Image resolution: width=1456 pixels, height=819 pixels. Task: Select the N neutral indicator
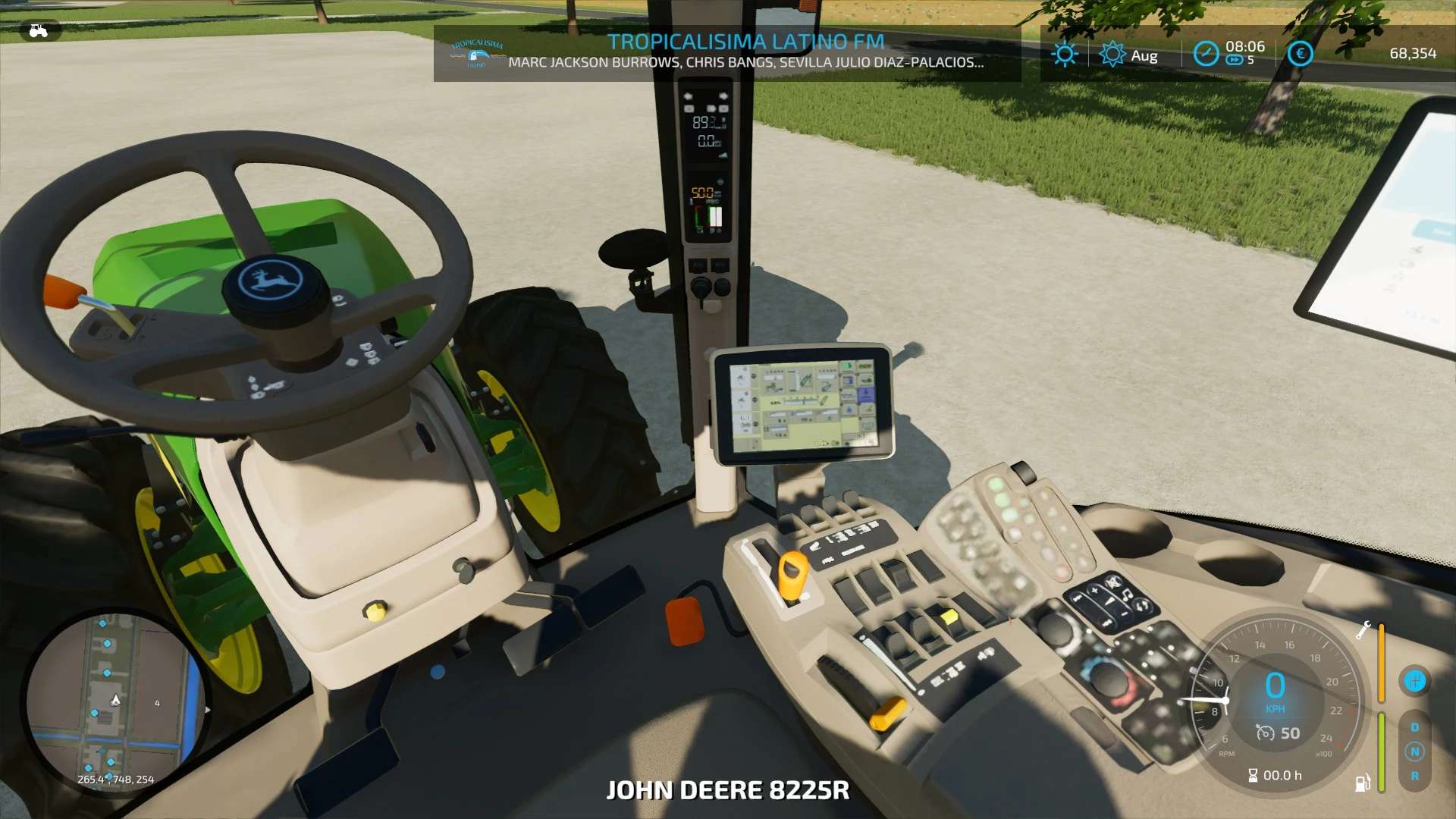(1414, 752)
